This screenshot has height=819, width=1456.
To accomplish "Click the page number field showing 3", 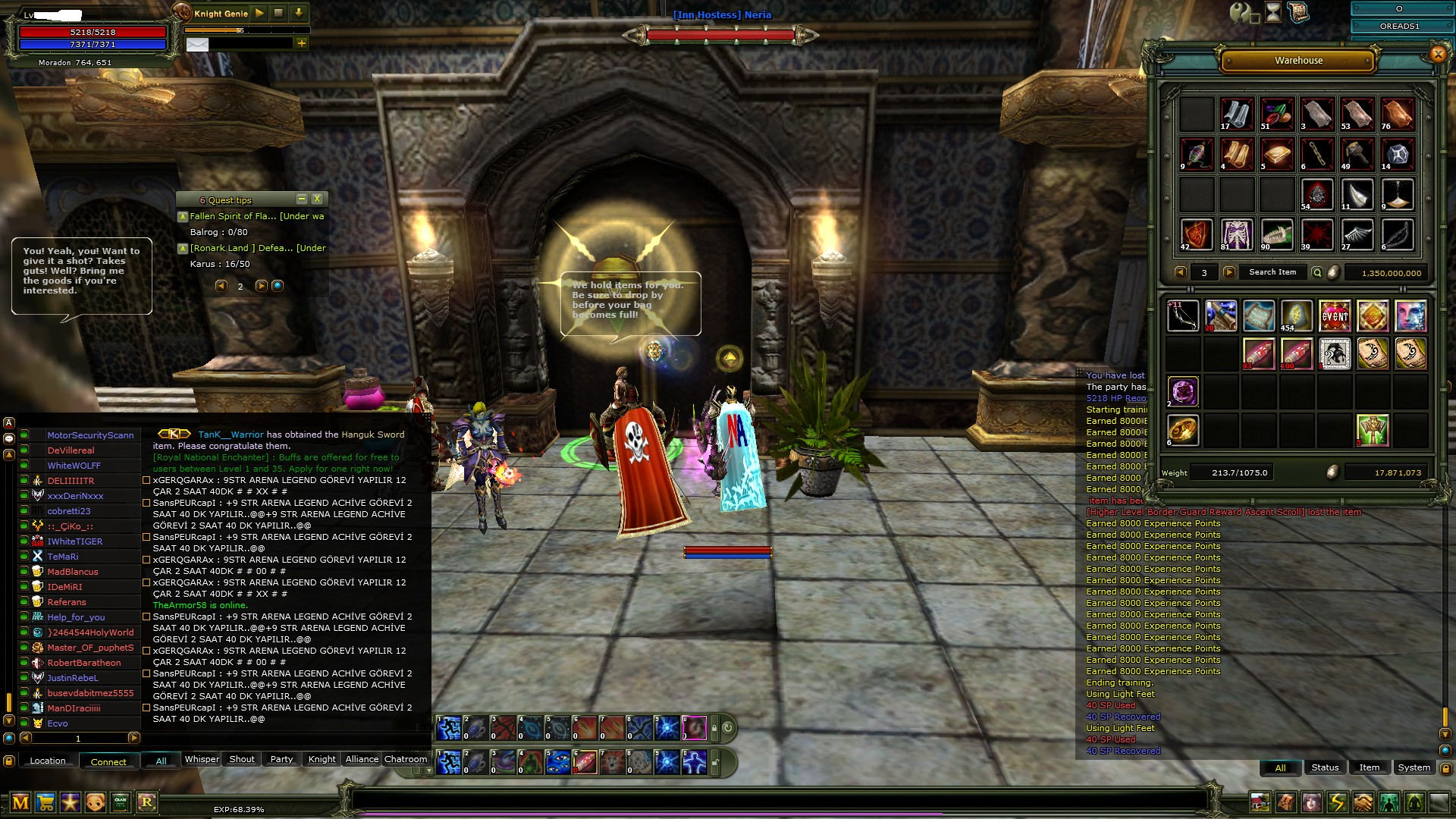I will point(1205,271).
